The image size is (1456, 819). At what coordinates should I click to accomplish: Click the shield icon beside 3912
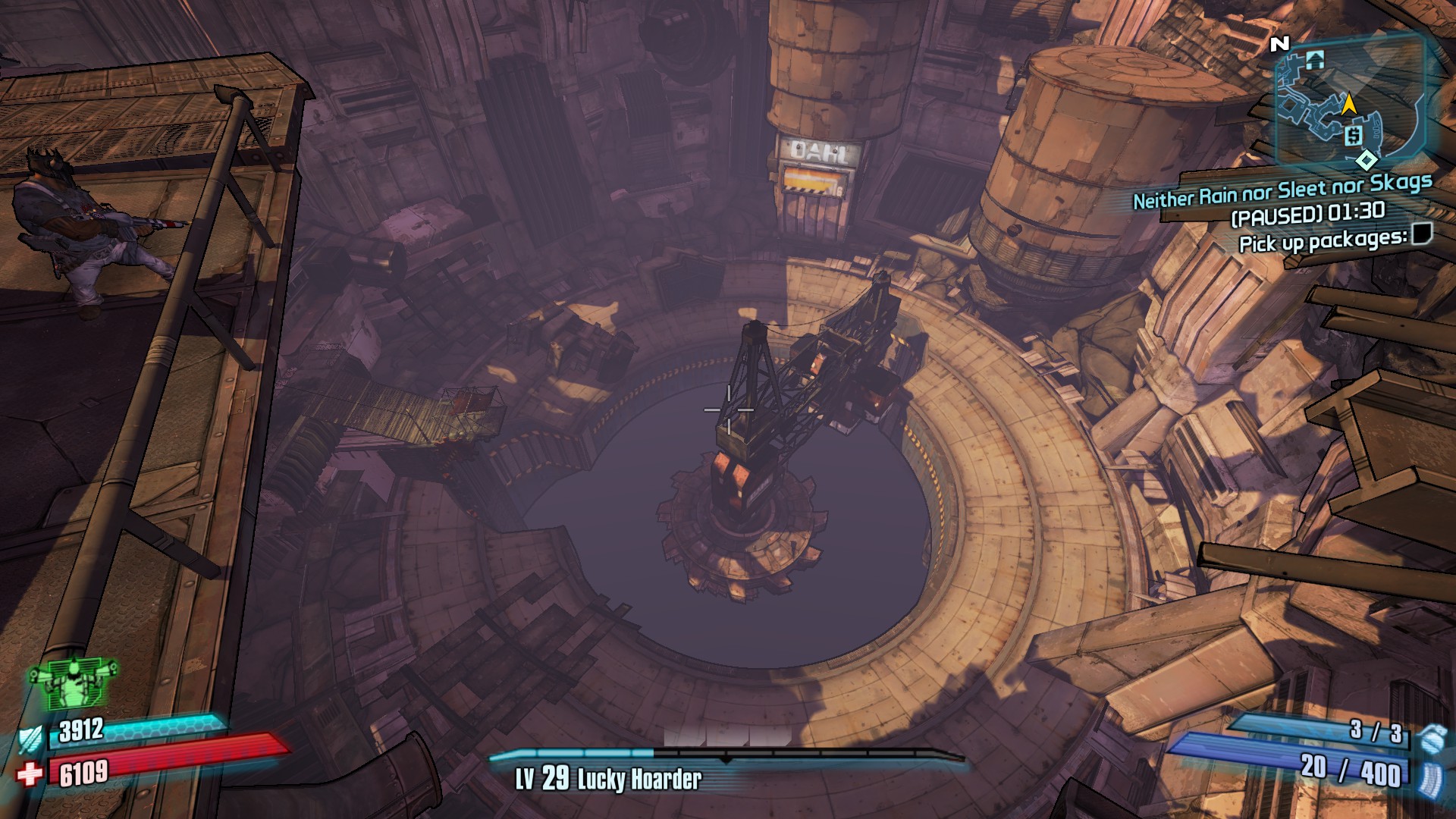[30, 739]
